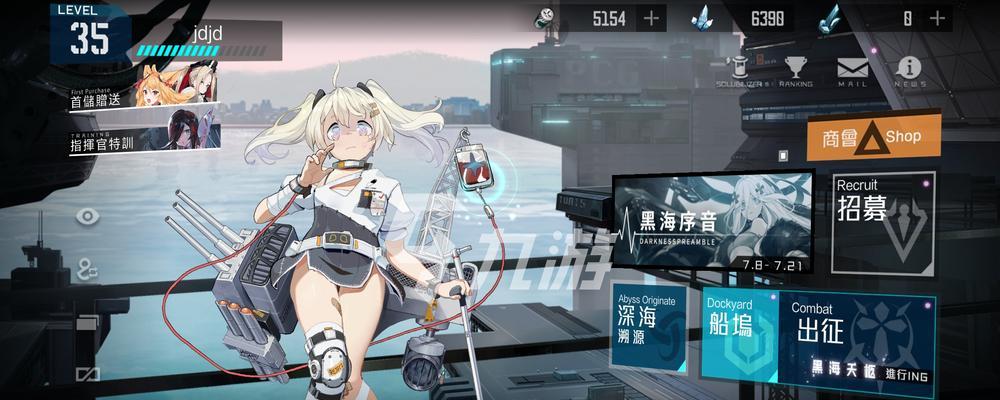View the Ranking trophy icon
The height and width of the screenshot is (400, 1000).
(x=796, y=71)
